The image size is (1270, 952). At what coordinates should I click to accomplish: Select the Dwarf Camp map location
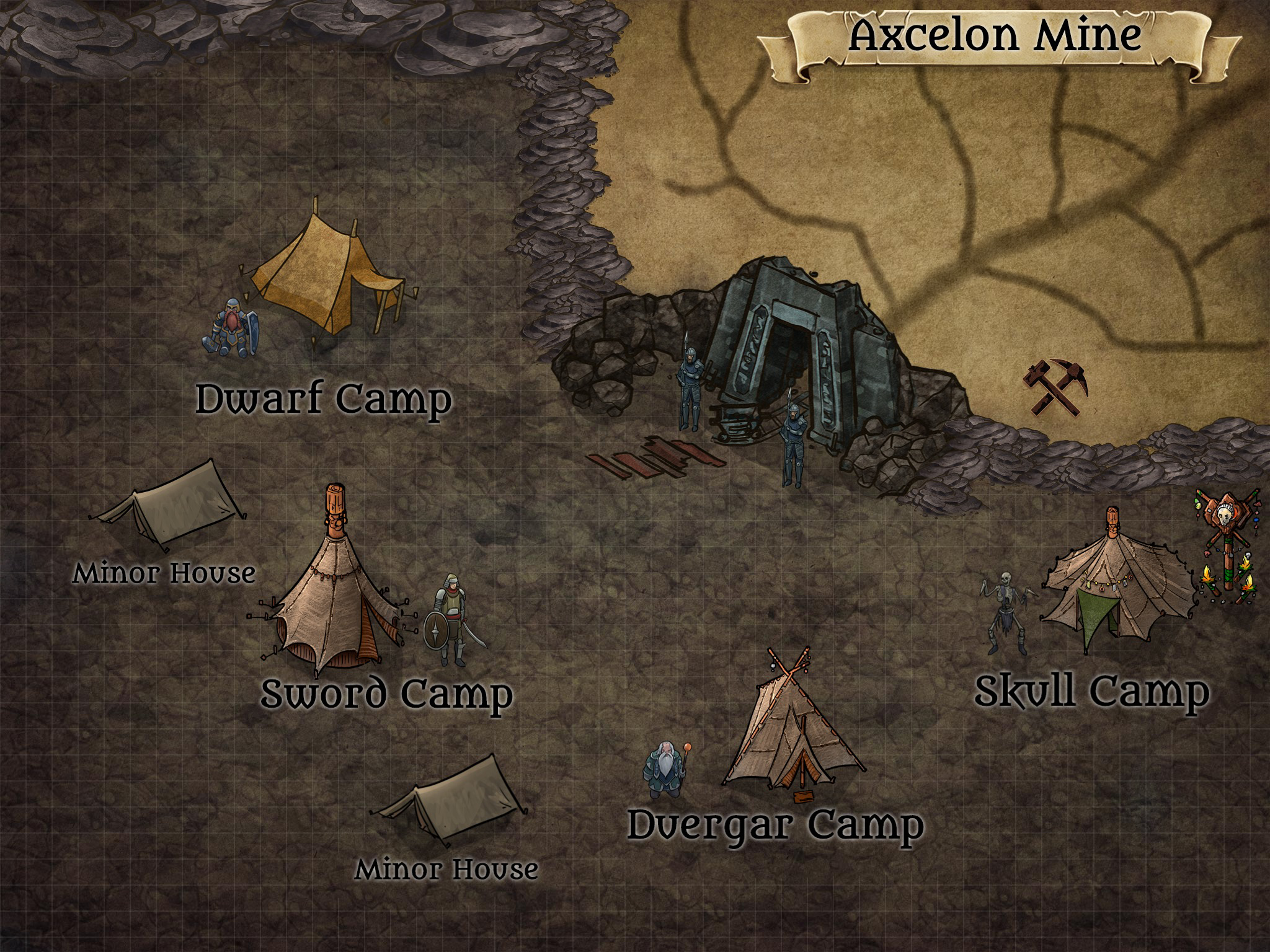point(324,399)
